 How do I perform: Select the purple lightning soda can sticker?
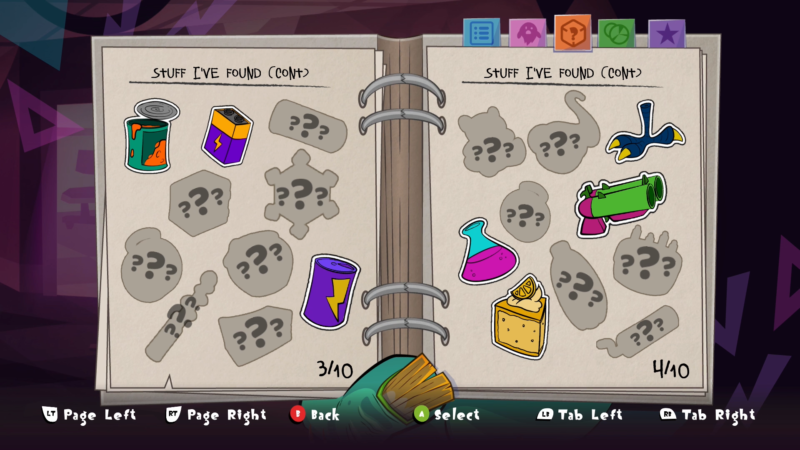[x=330, y=290]
